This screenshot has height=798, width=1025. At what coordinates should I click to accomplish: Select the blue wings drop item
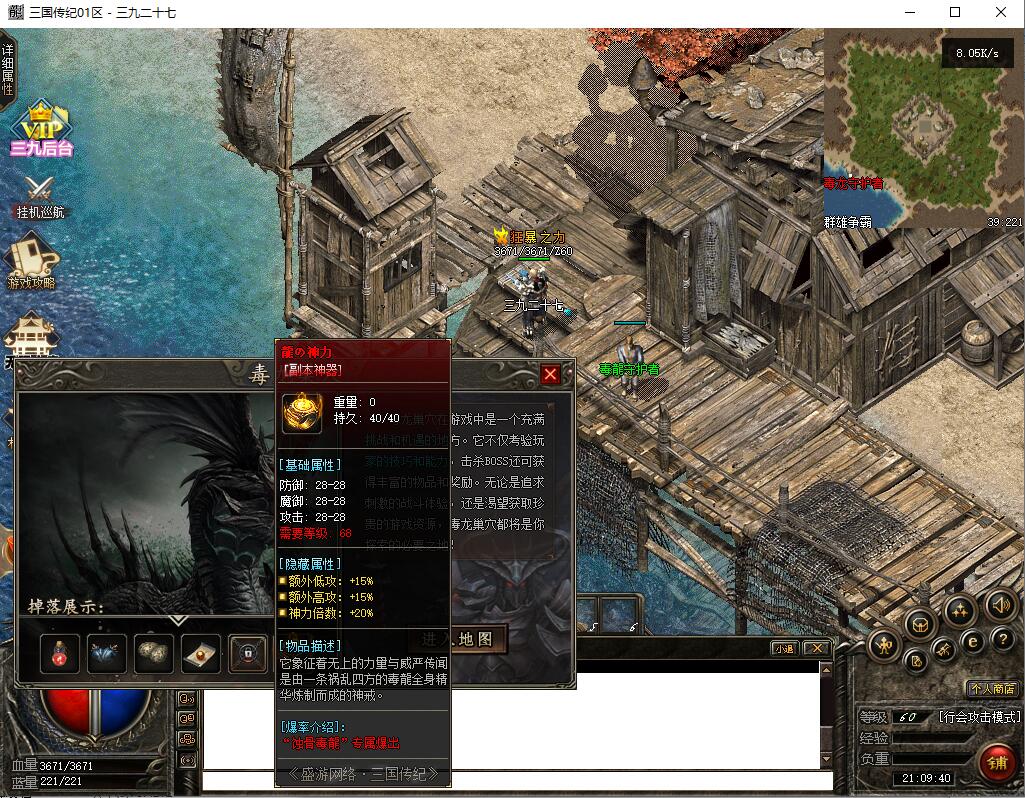click(107, 653)
